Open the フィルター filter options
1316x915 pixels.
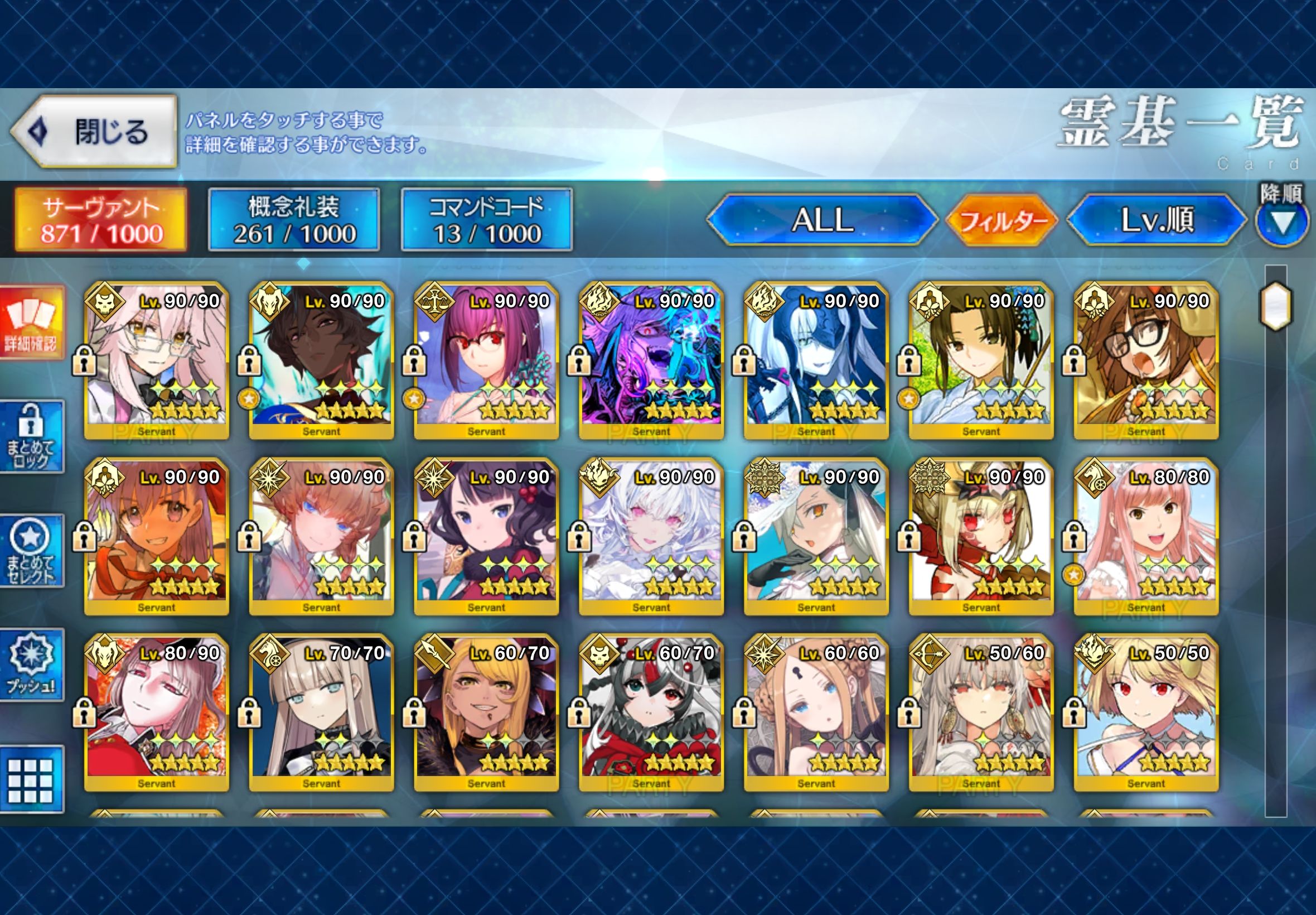tap(1001, 220)
